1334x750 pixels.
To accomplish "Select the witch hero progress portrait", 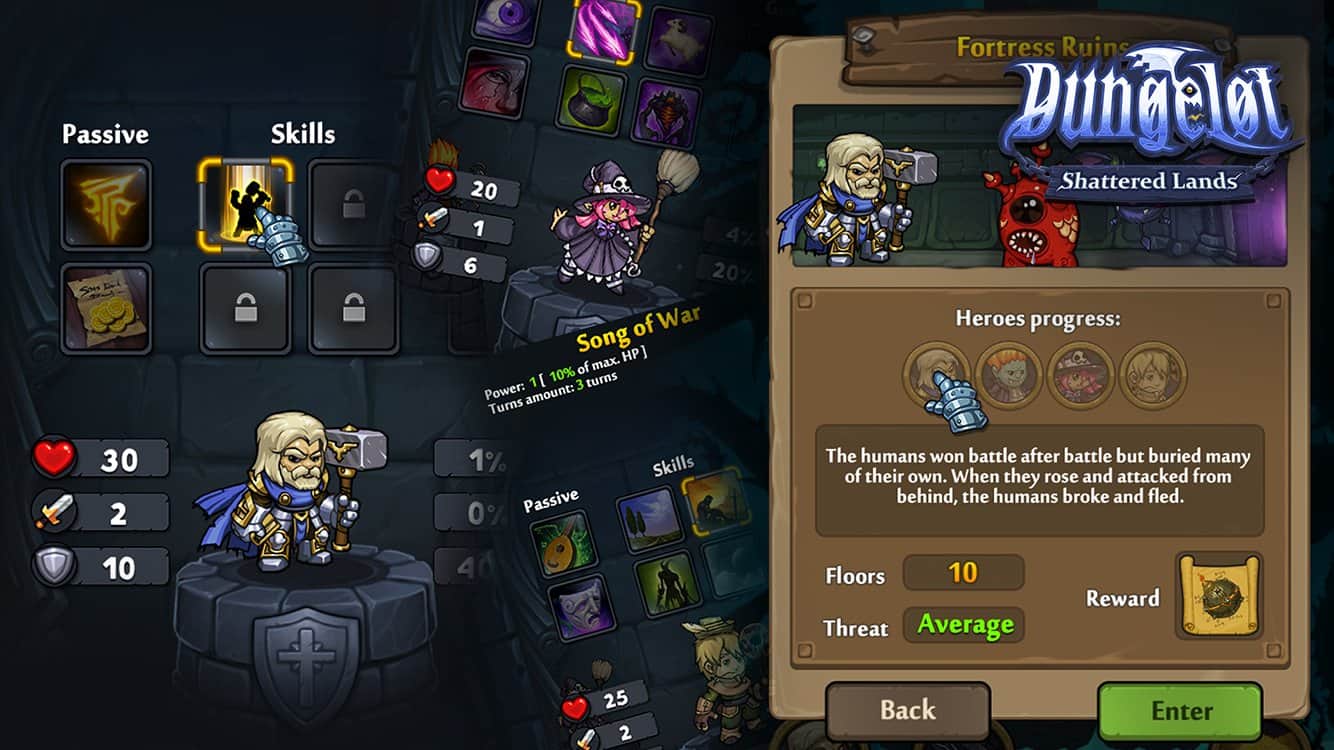I will point(1080,376).
